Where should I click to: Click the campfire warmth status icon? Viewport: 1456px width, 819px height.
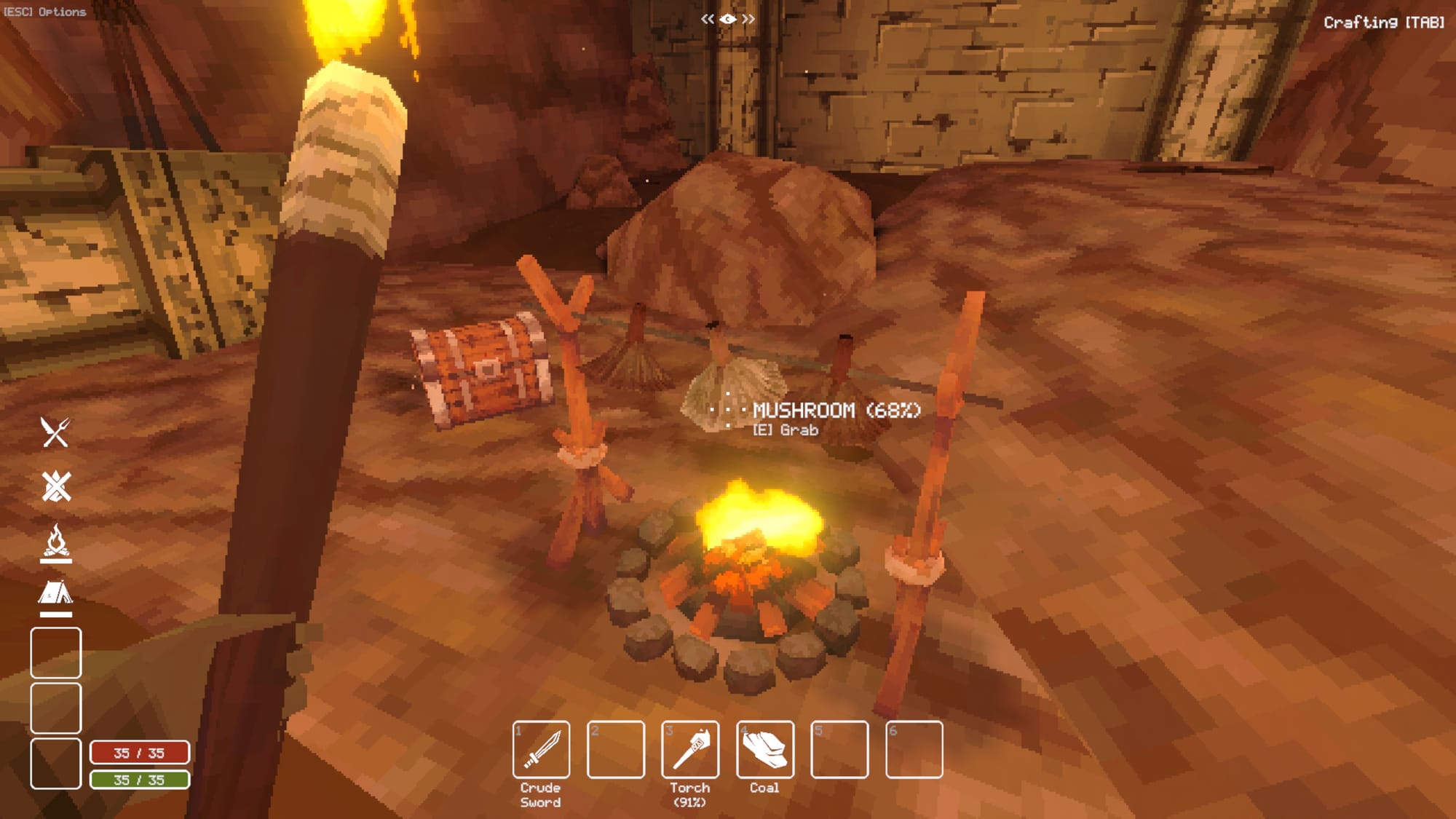click(56, 543)
